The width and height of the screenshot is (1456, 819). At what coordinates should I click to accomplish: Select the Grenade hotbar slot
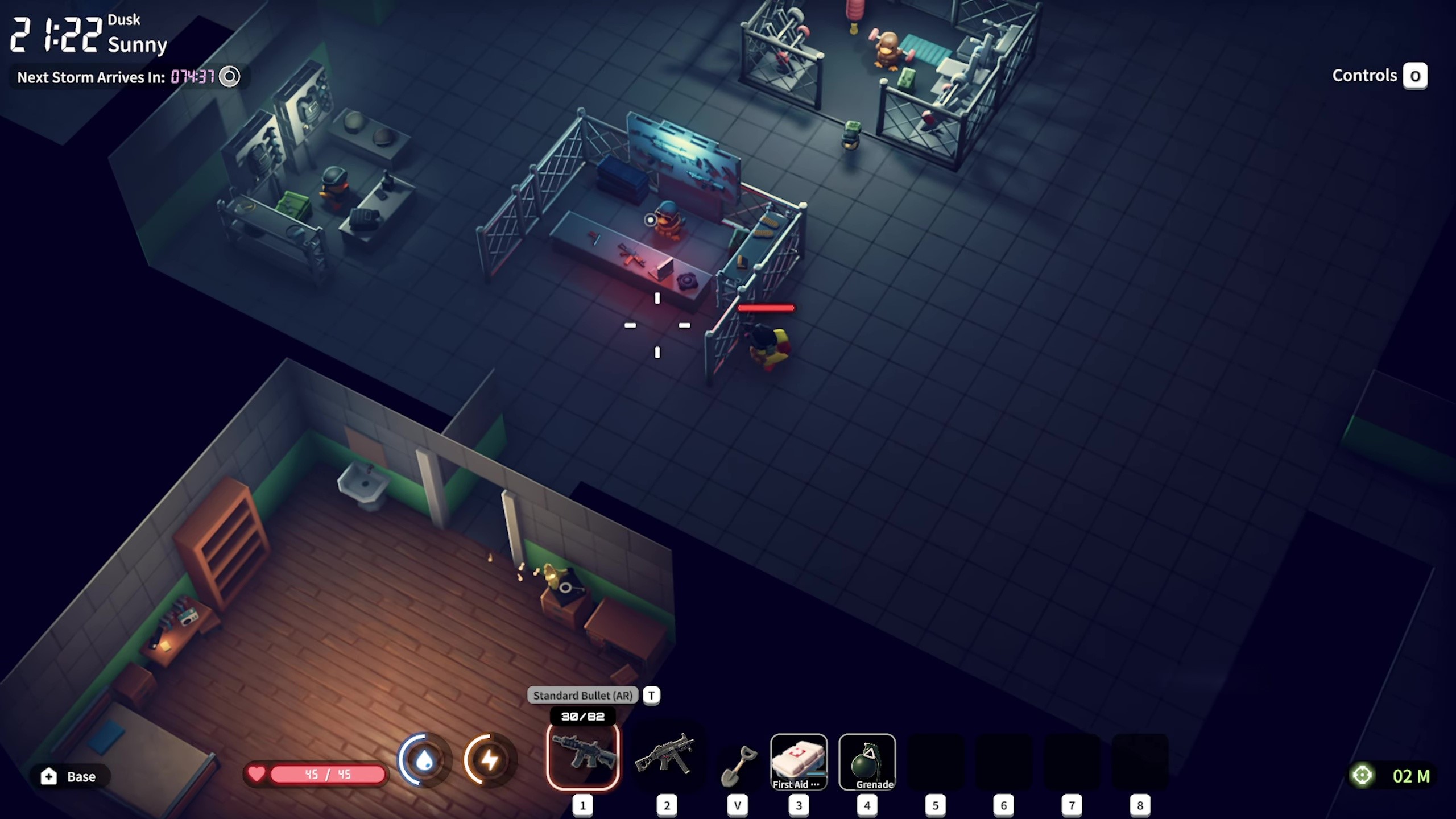pyautogui.click(x=867, y=762)
